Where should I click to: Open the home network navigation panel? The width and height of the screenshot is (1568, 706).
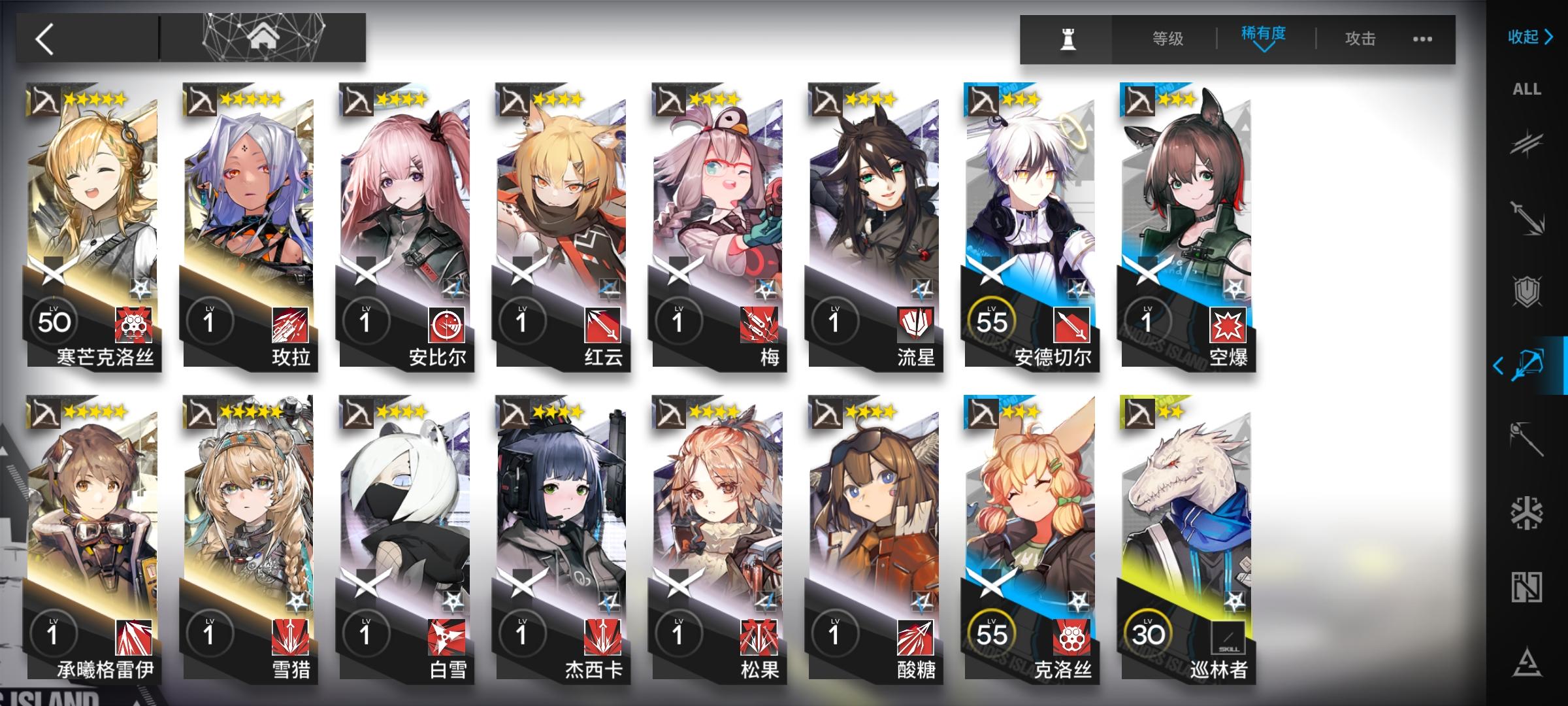click(x=263, y=36)
